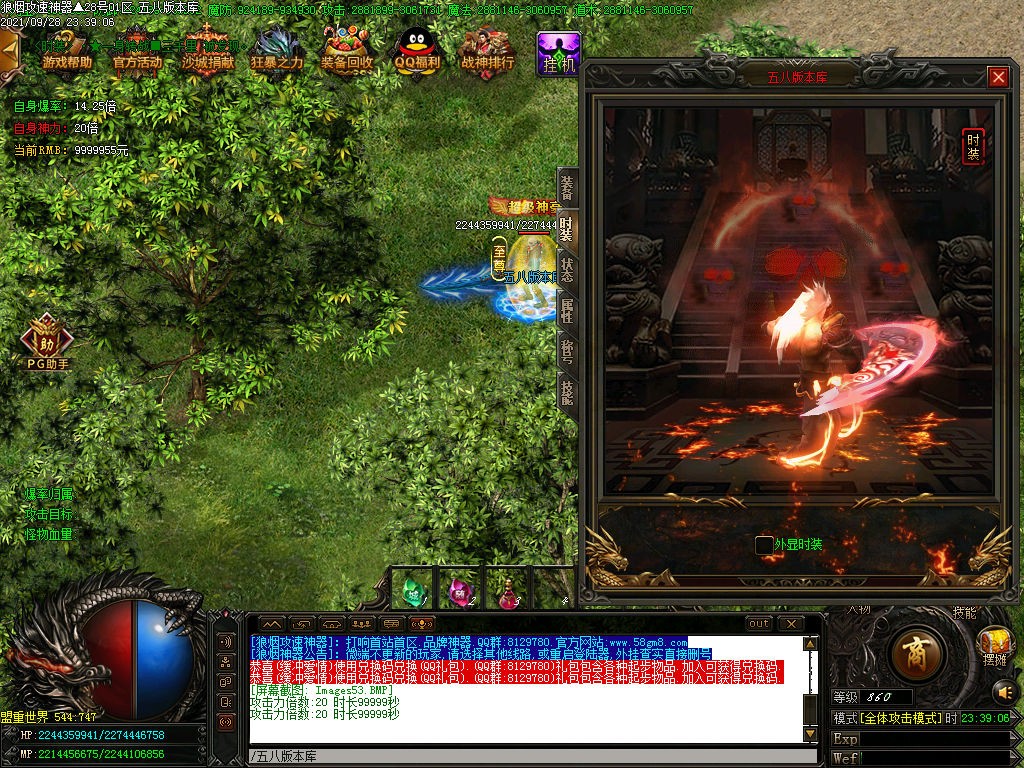The height and width of the screenshot is (768, 1024).
Task: Toggle the purple 挂机 auto-battle button
Action: coord(558,53)
